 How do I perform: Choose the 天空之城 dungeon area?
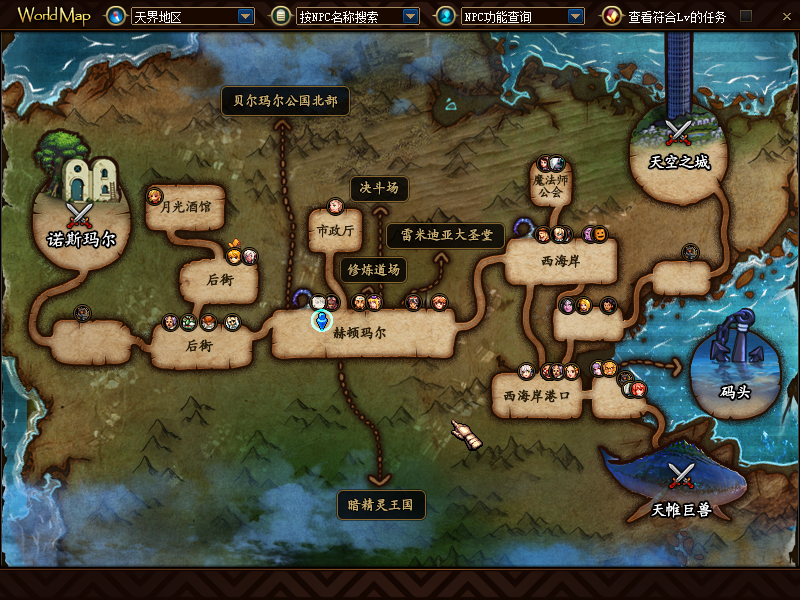coord(679,161)
